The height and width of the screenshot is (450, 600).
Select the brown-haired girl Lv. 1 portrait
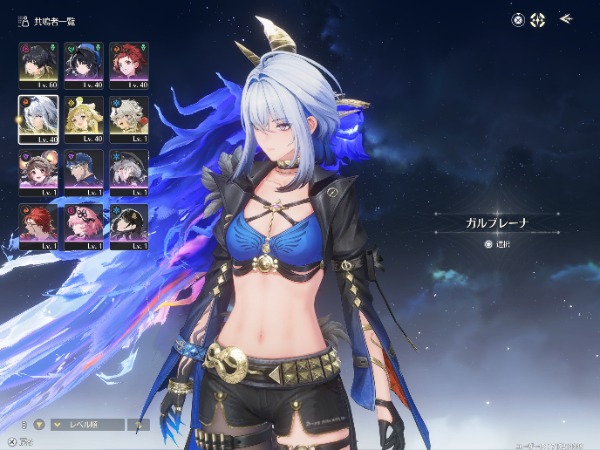click(x=38, y=172)
